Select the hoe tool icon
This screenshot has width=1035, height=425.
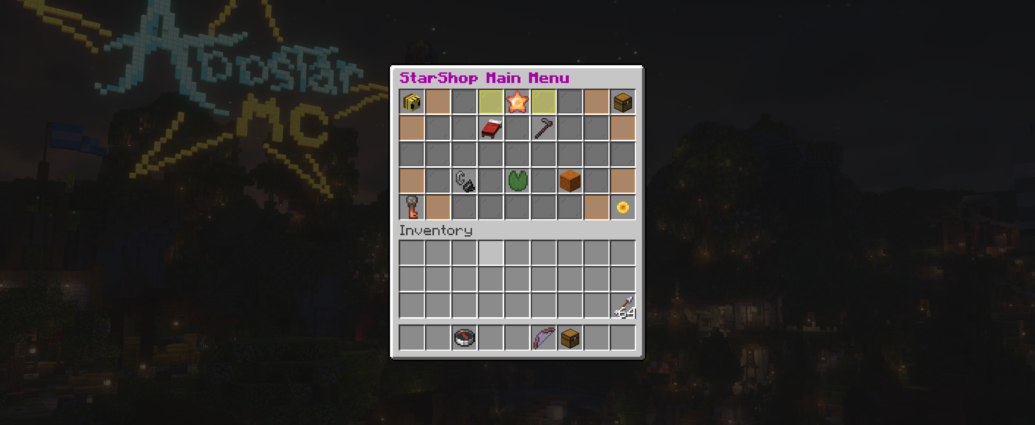click(x=543, y=128)
